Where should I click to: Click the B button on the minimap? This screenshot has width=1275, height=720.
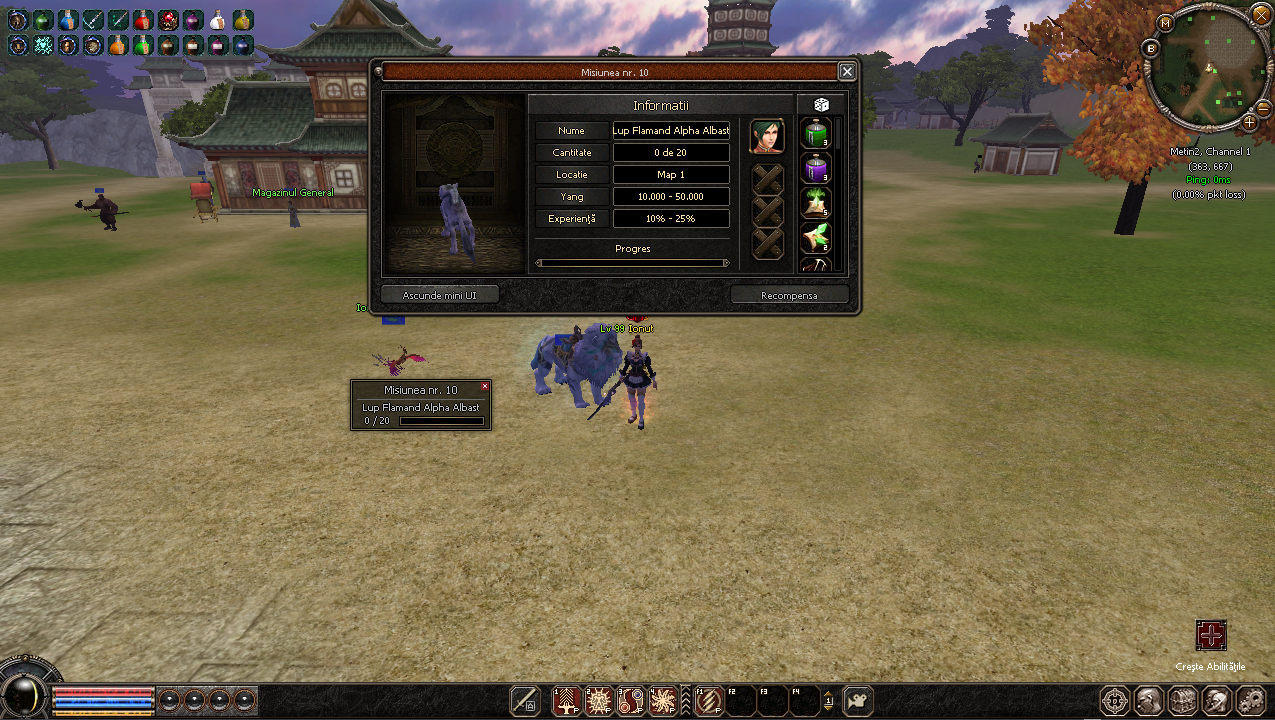pos(1151,48)
